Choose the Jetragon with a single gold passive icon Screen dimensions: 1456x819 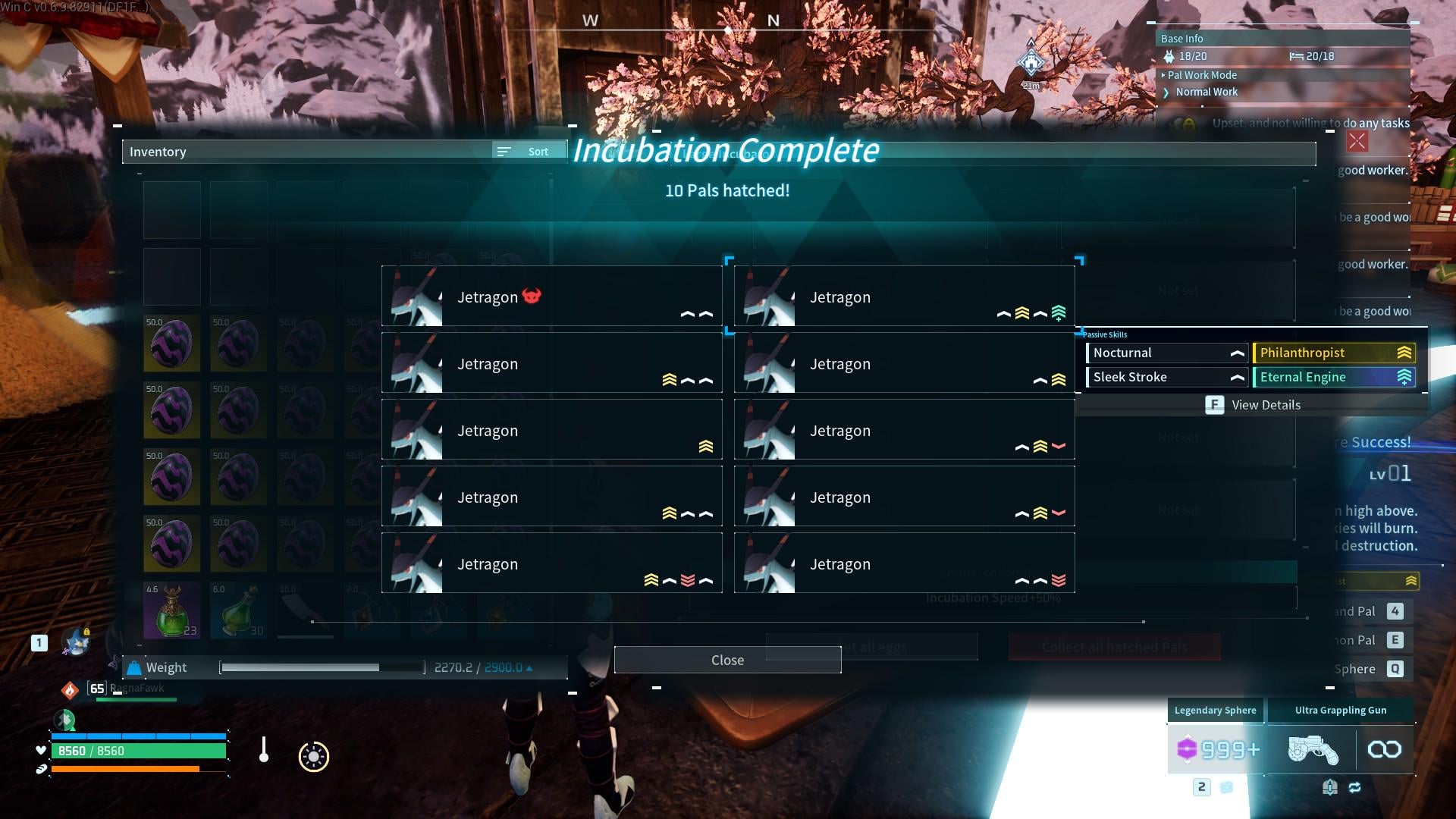551,430
